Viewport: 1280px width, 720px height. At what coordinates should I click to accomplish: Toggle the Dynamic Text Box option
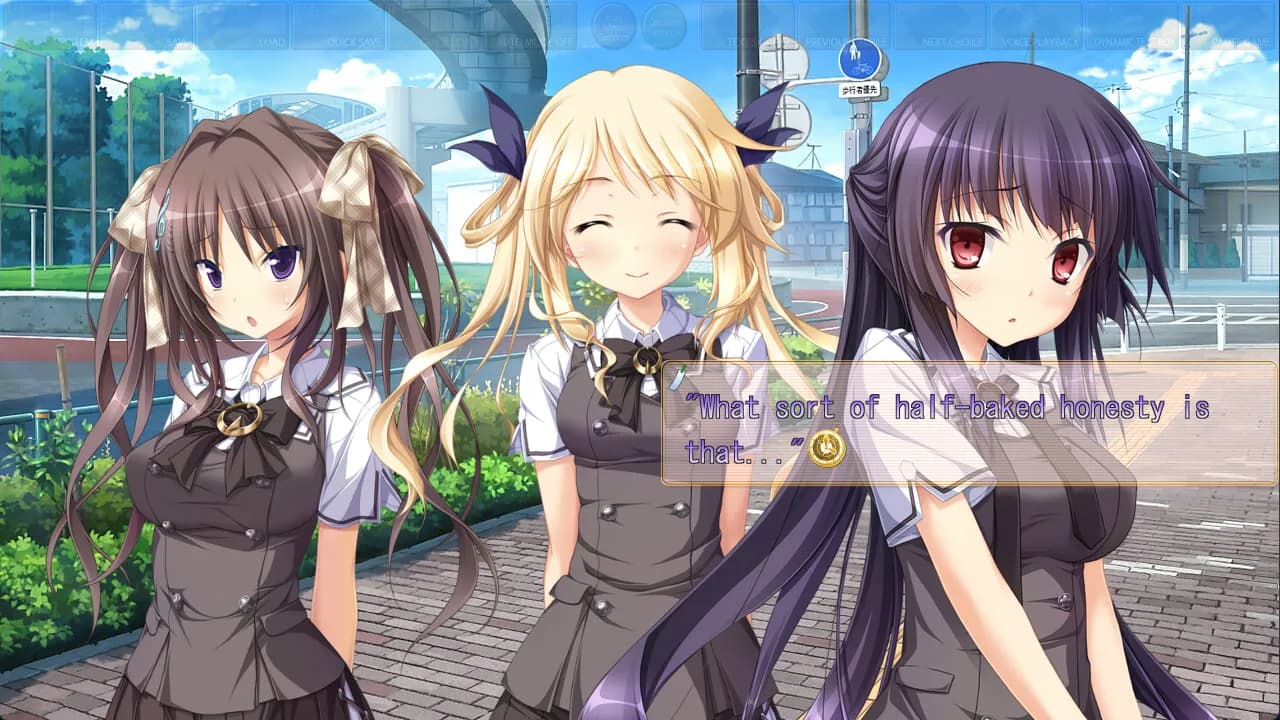pyautogui.click(x=1132, y=27)
